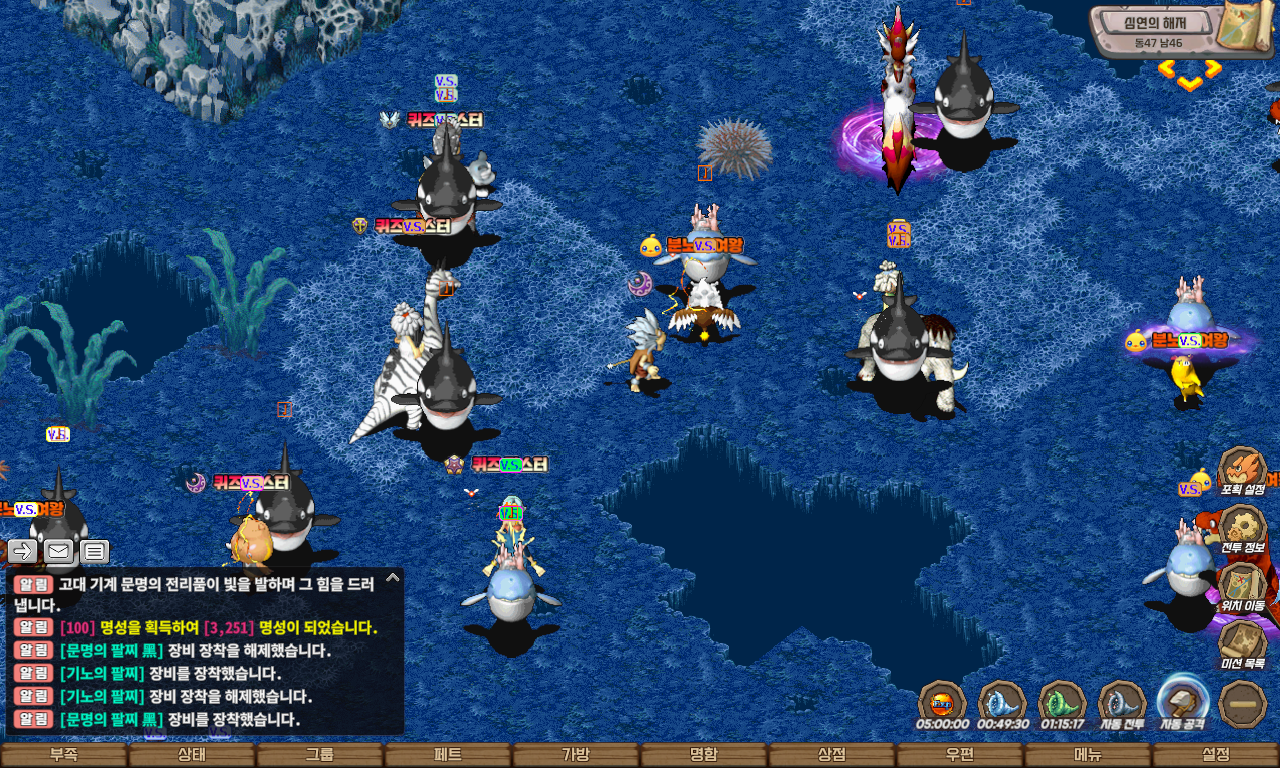Open the 가방 (bag) inventory

576,755
